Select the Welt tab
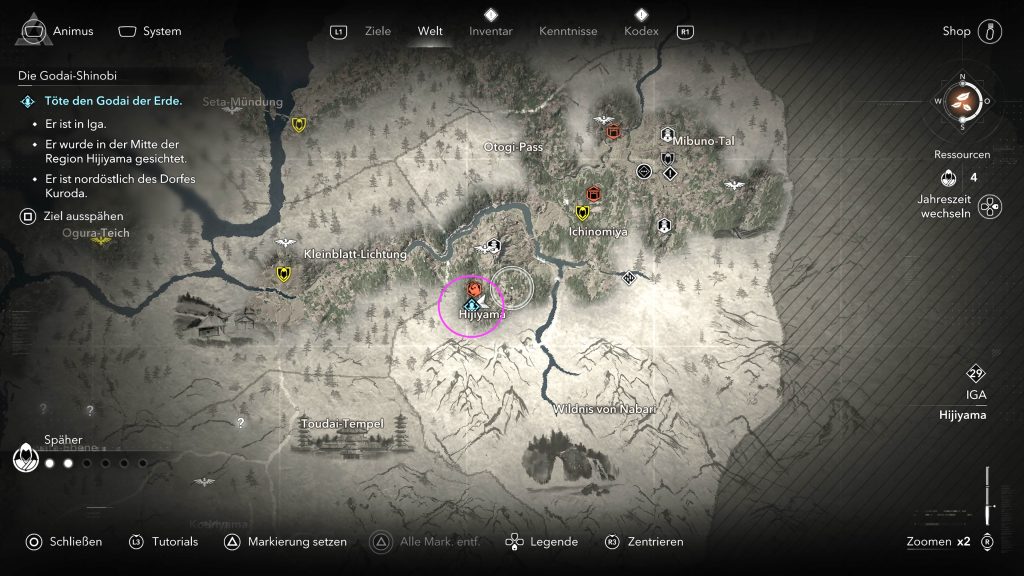Viewport: 1024px width, 576px height. [430, 31]
